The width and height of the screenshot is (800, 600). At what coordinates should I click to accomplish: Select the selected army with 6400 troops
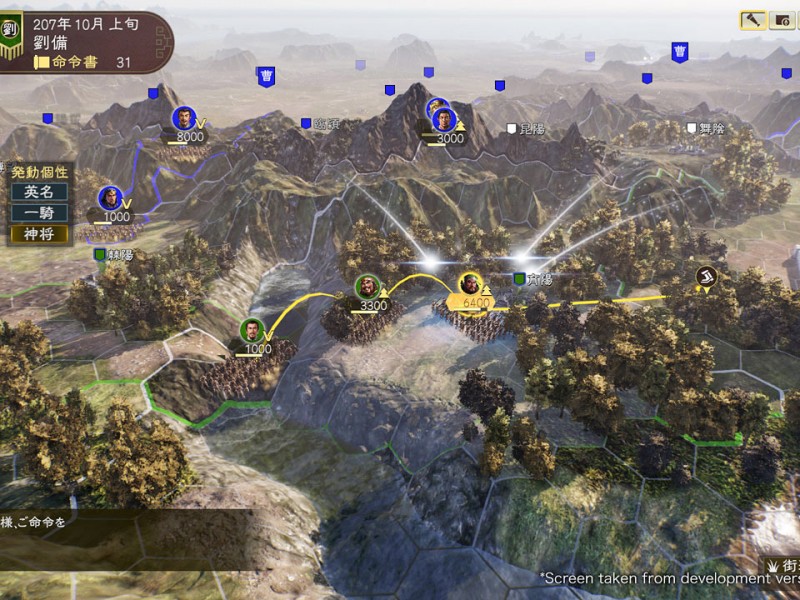470,287
